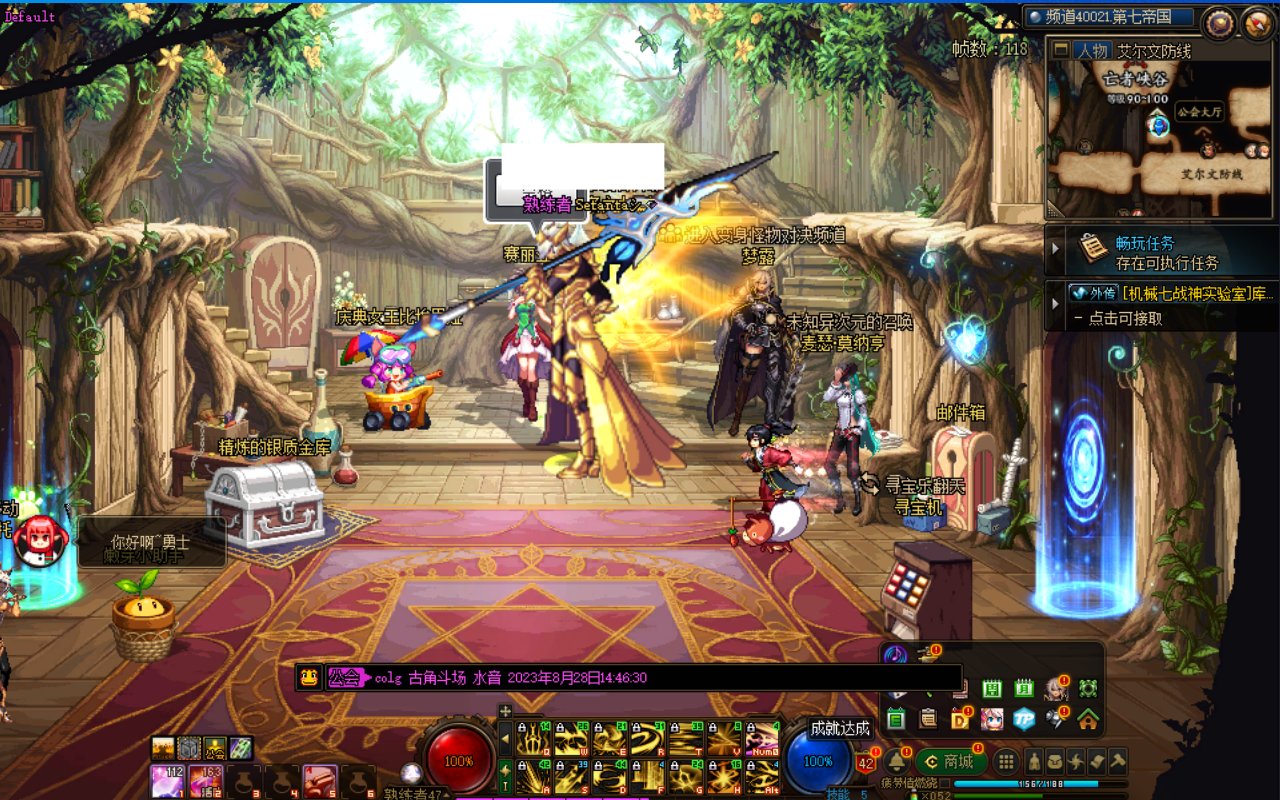Accept the 外传 机械七战神实验室 quest

click(1170, 294)
